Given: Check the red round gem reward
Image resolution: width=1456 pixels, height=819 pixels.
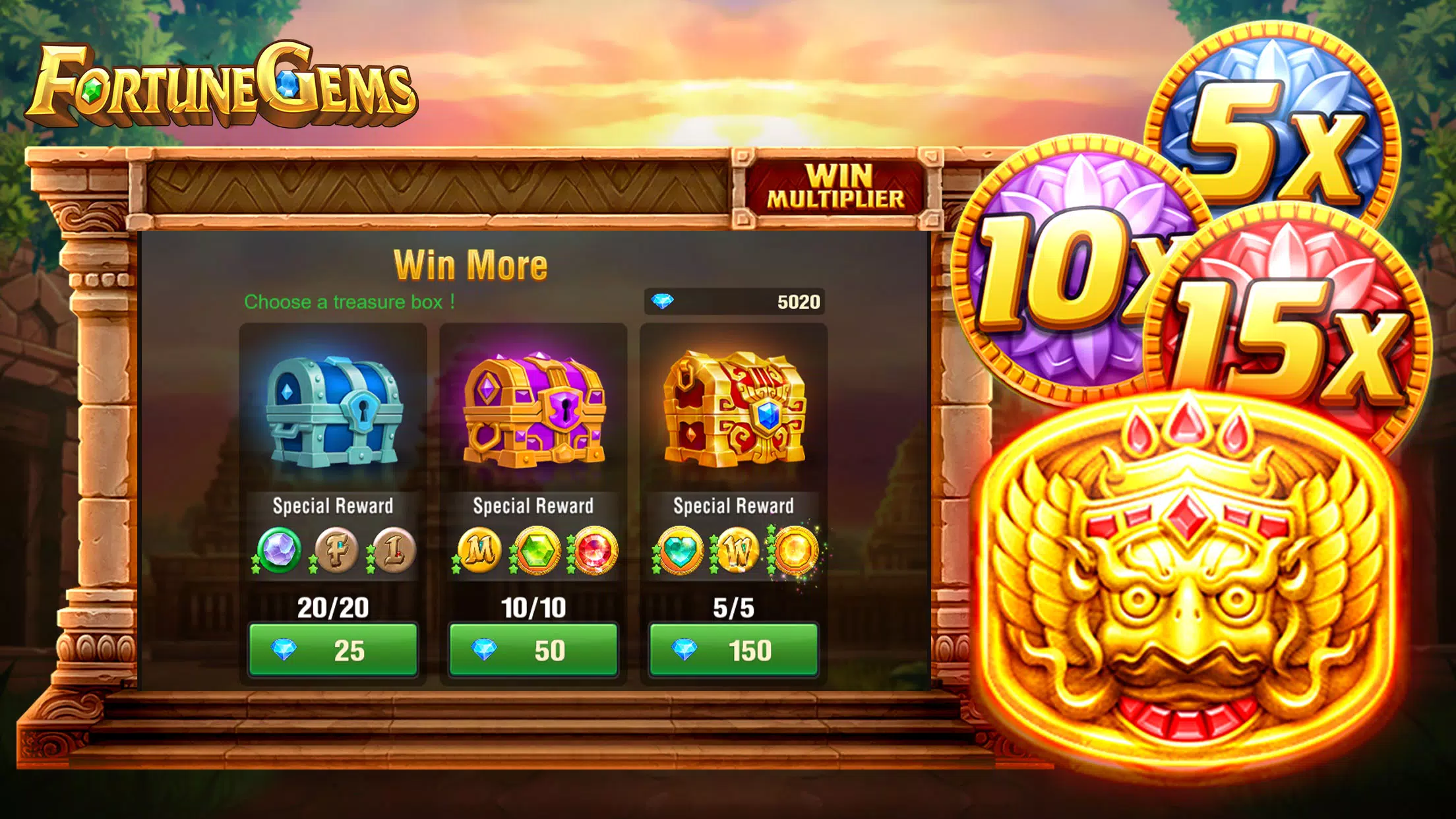Looking at the screenshot, I should [x=594, y=550].
